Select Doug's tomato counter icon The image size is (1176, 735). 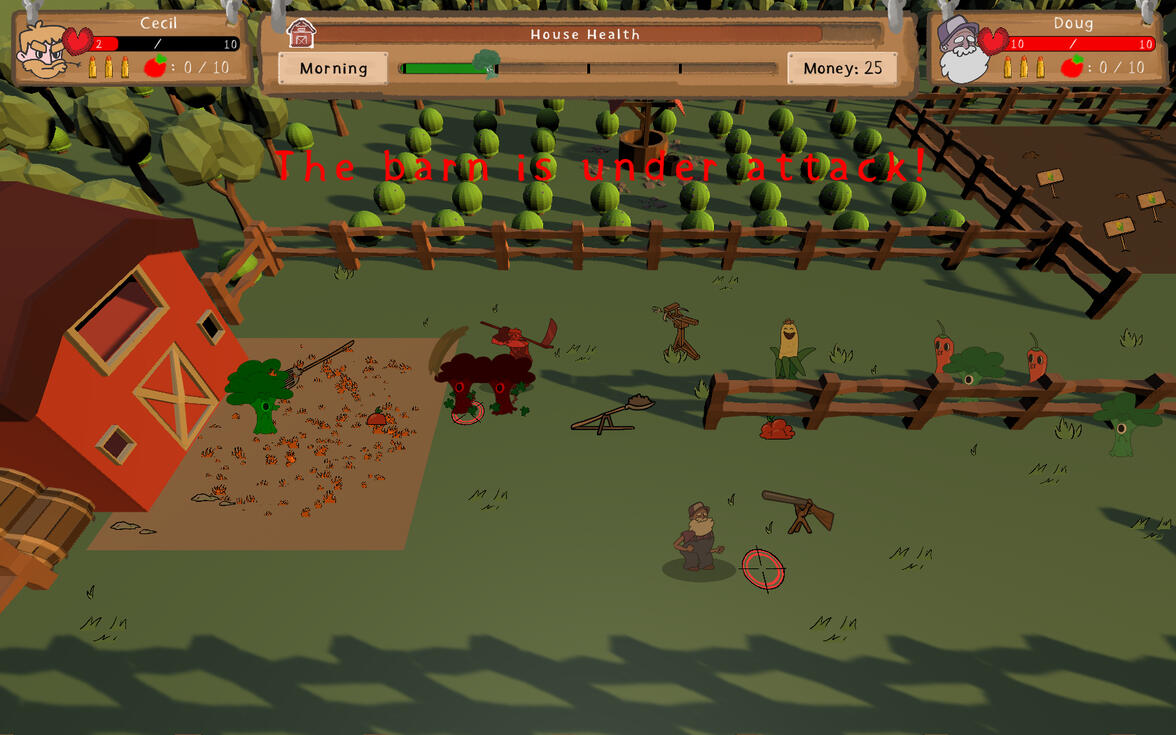click(1072, 68)
